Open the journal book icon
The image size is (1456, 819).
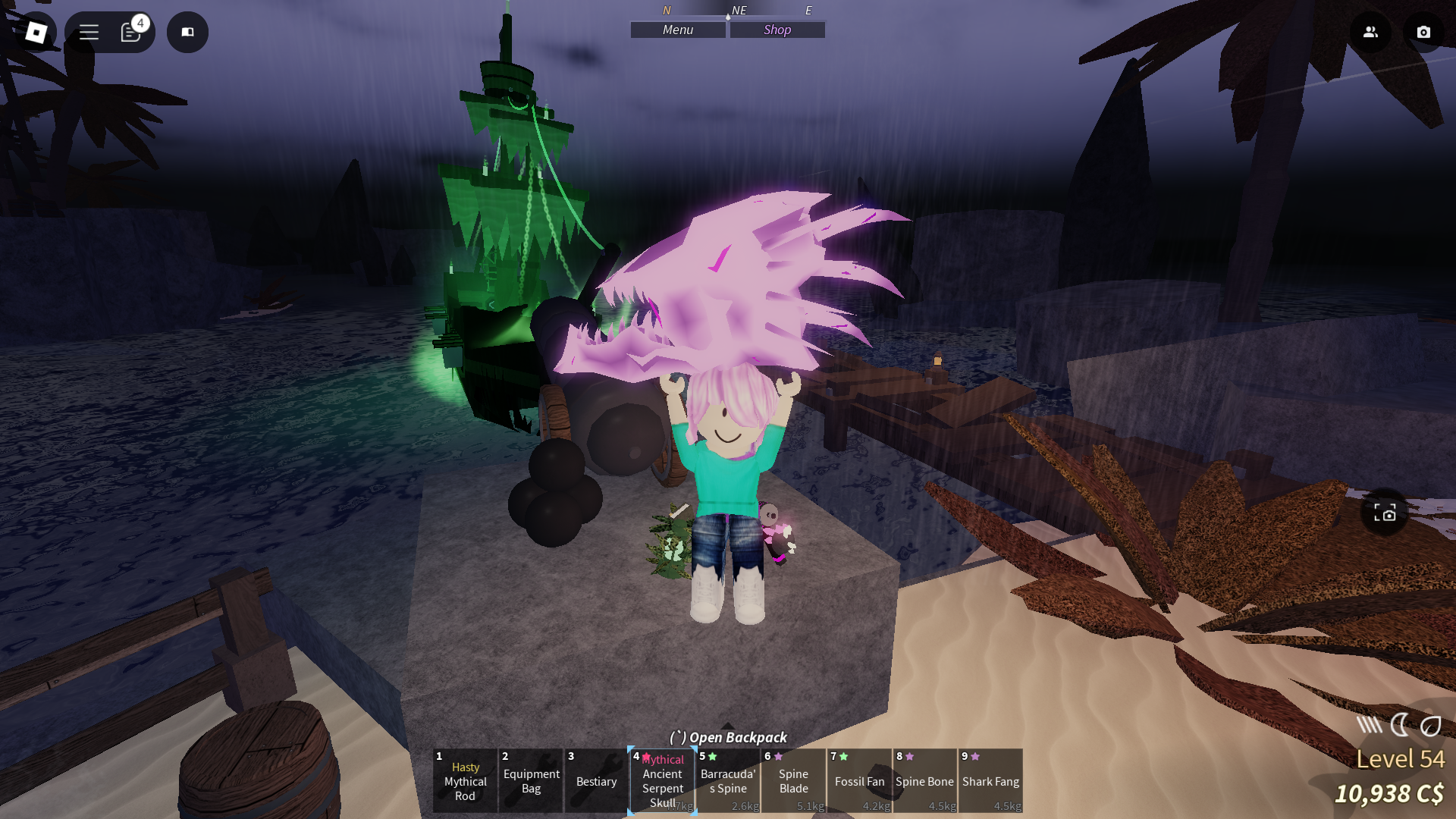(x=187, y=32)
